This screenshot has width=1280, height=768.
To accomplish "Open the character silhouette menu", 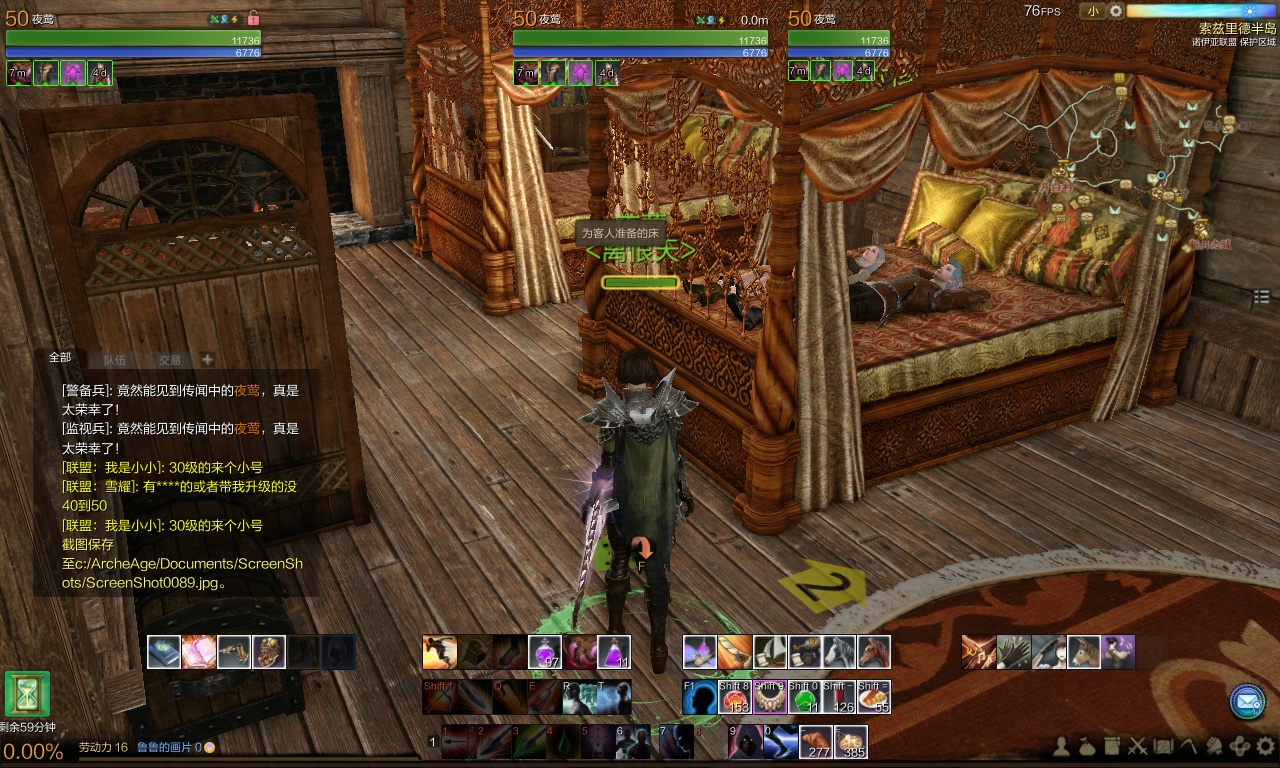I will pyautogui.click(x=1062, y=746).
